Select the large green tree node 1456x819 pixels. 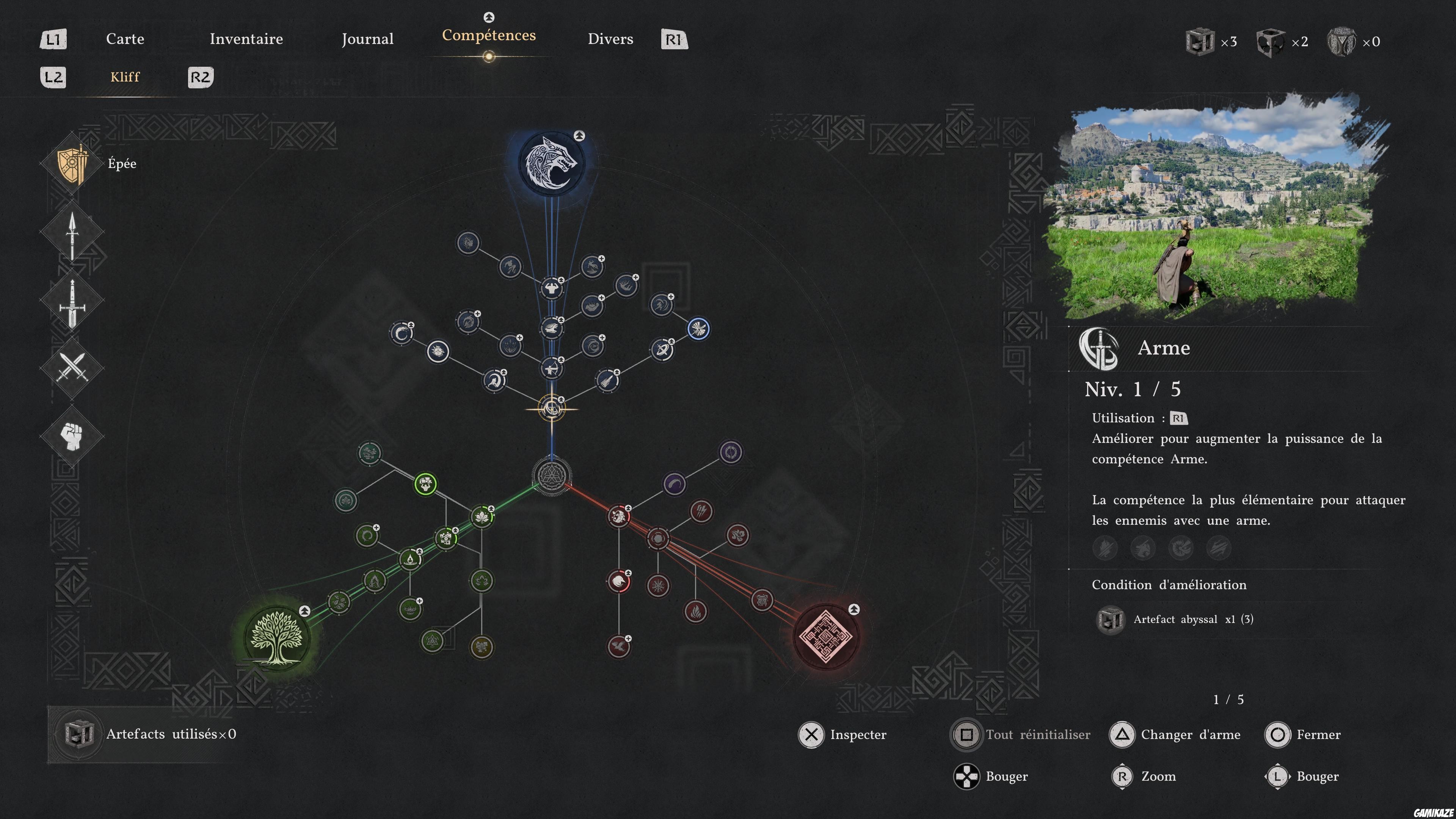(x=276, y=637)
